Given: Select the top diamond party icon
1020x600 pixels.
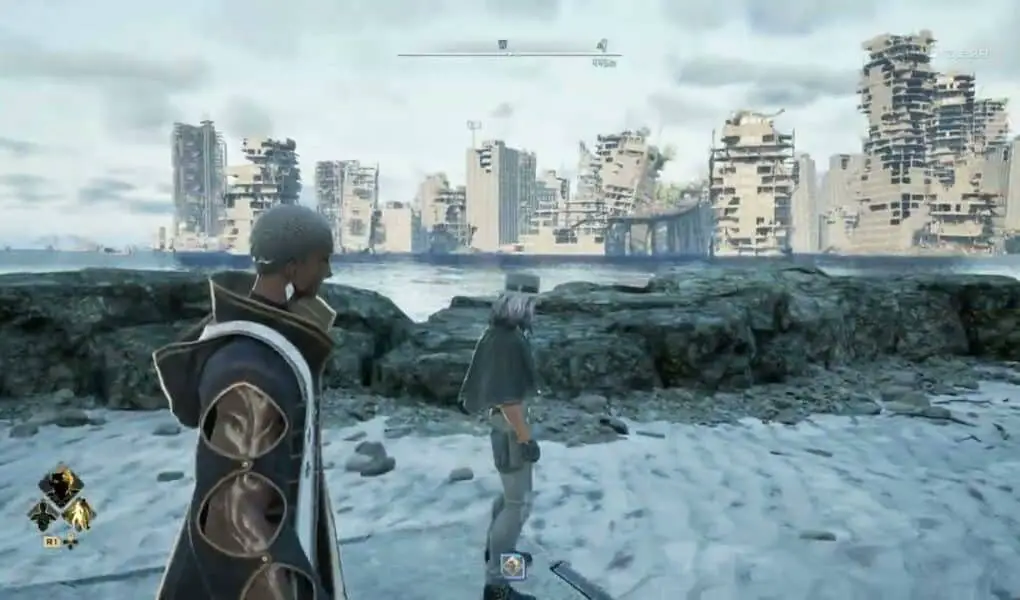Looking at the screenshot, I should pos(61,487).
